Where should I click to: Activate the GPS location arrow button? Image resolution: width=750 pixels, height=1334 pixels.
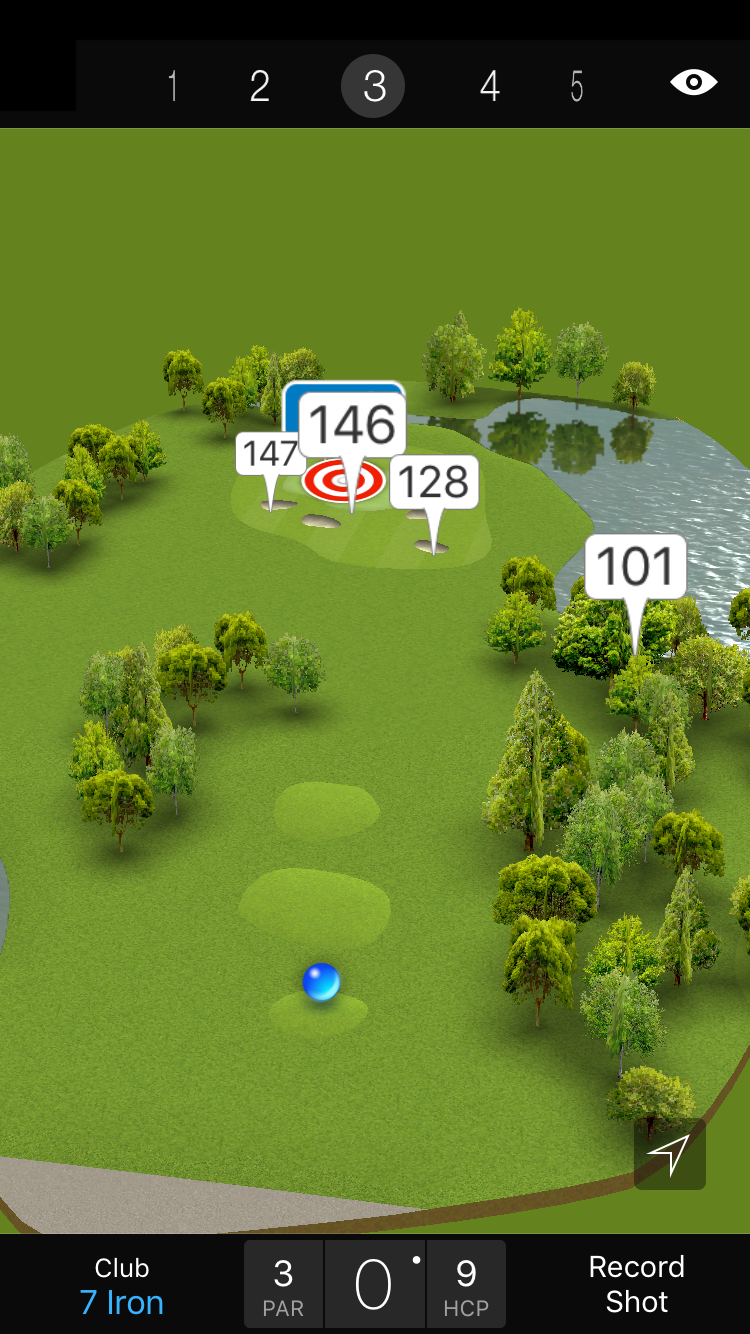[x=669, y=1154]
